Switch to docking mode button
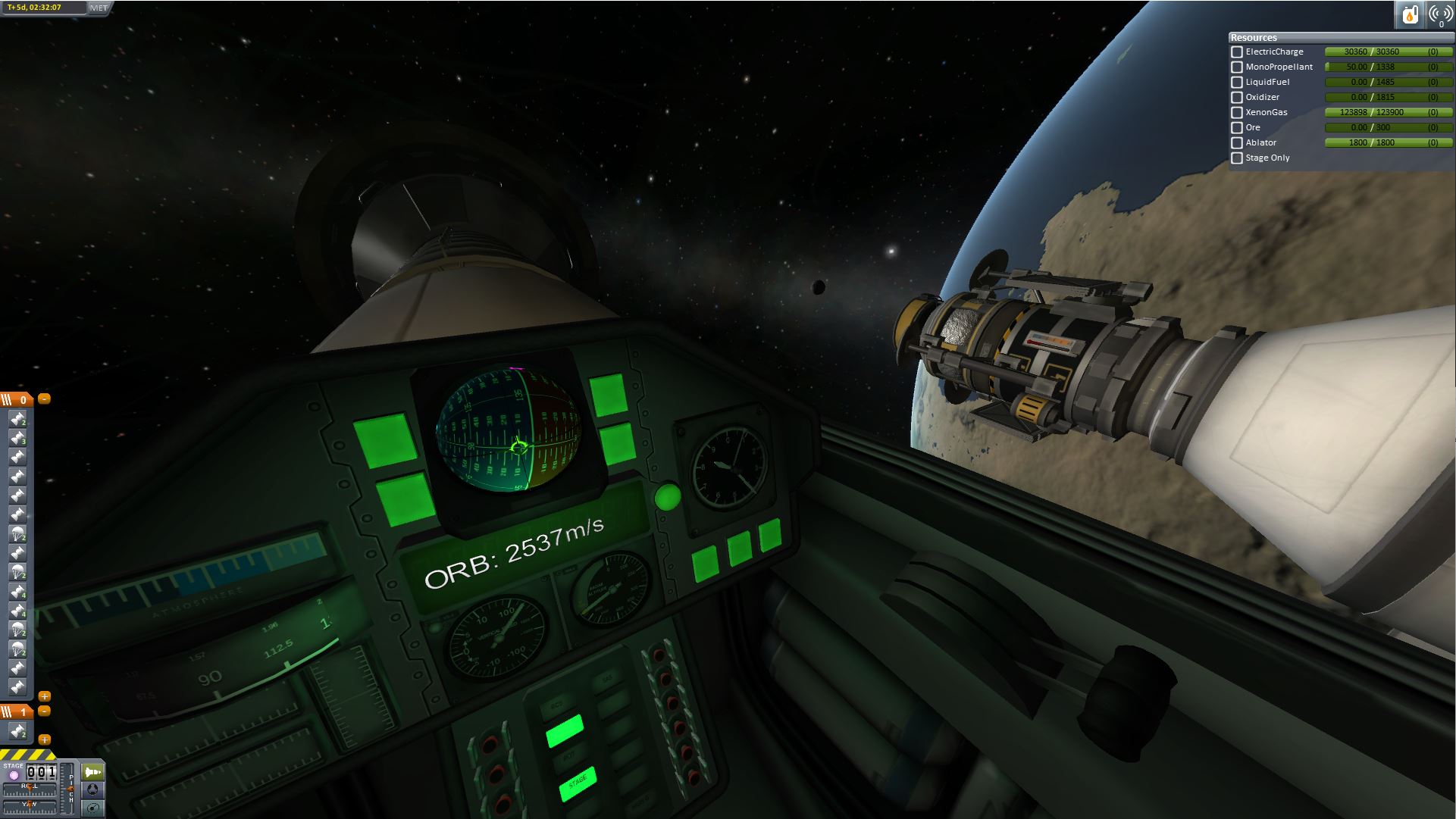Screen dimensions: 1456x819 point(93,790)
